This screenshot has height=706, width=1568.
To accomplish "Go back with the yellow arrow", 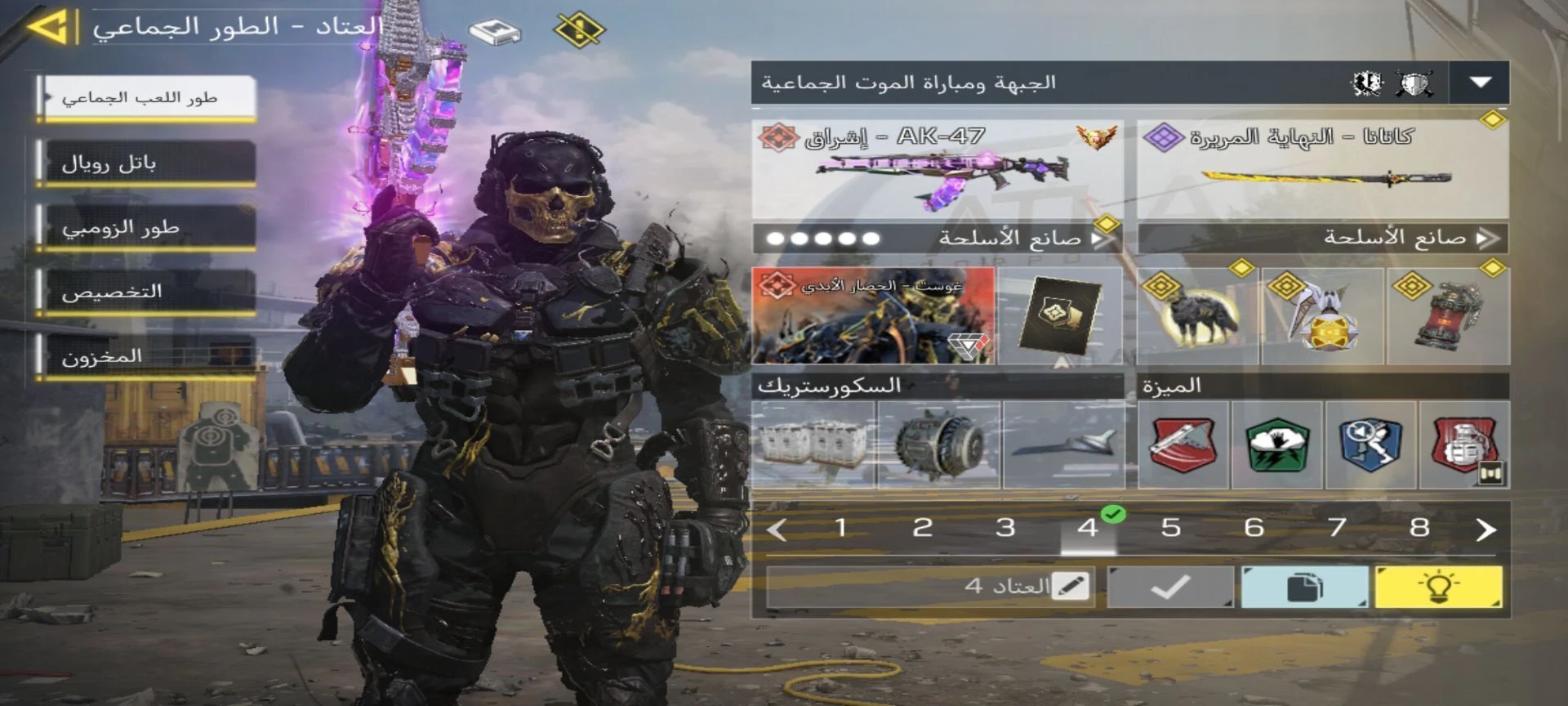I will point(49,27).
